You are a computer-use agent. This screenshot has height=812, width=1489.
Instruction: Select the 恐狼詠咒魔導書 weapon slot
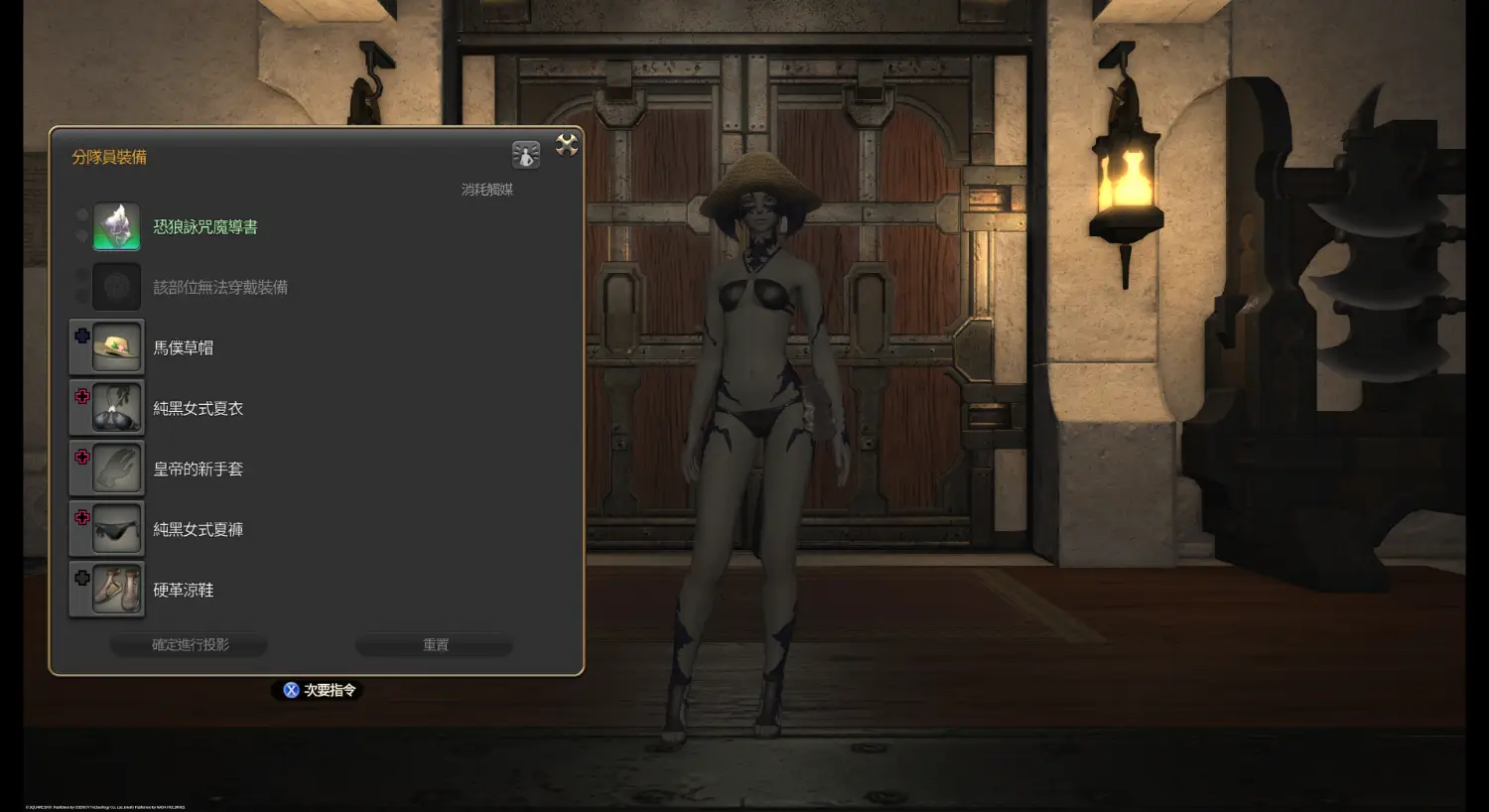tap(117, 227)
